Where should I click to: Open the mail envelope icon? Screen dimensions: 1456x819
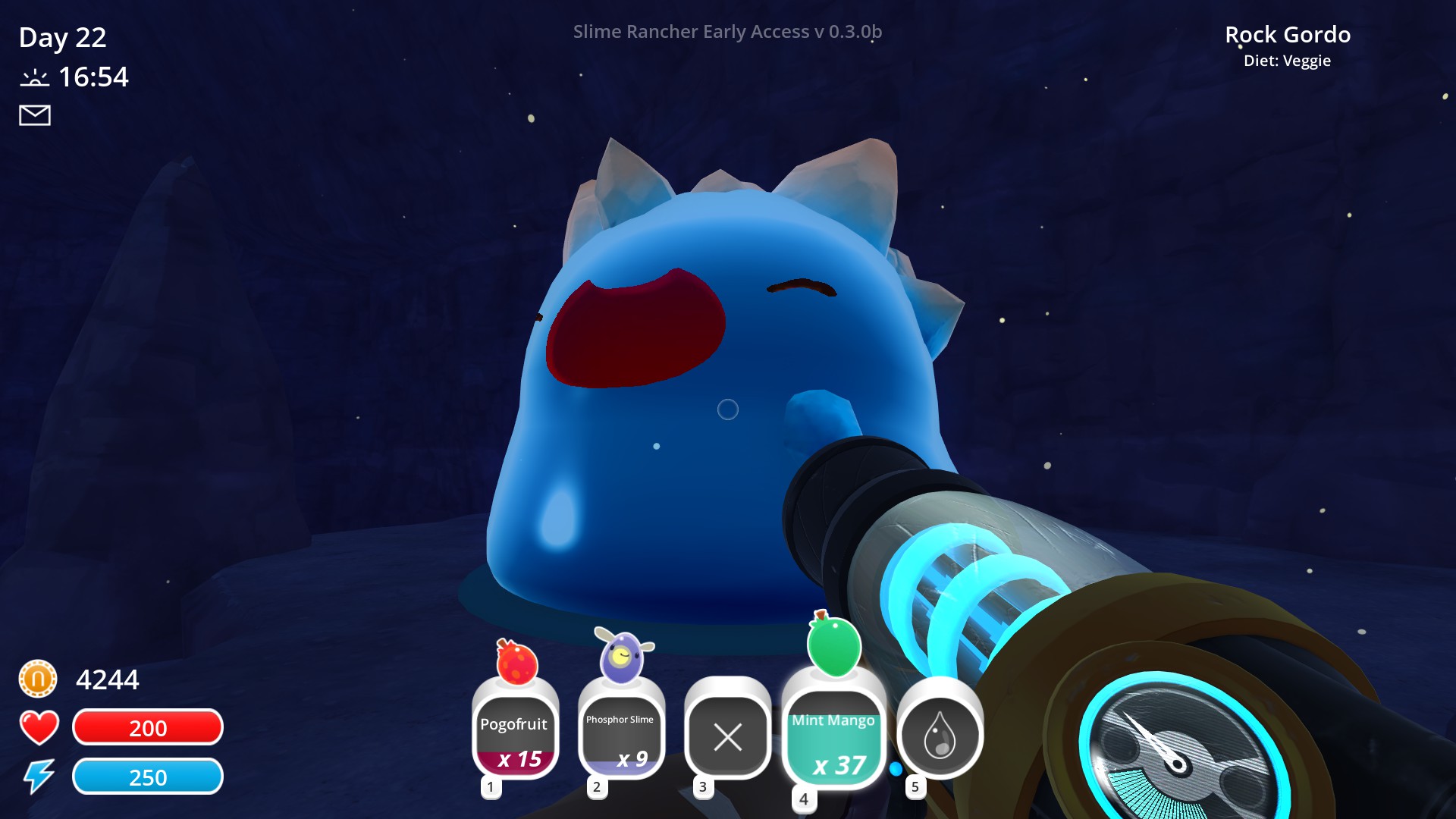33,115
